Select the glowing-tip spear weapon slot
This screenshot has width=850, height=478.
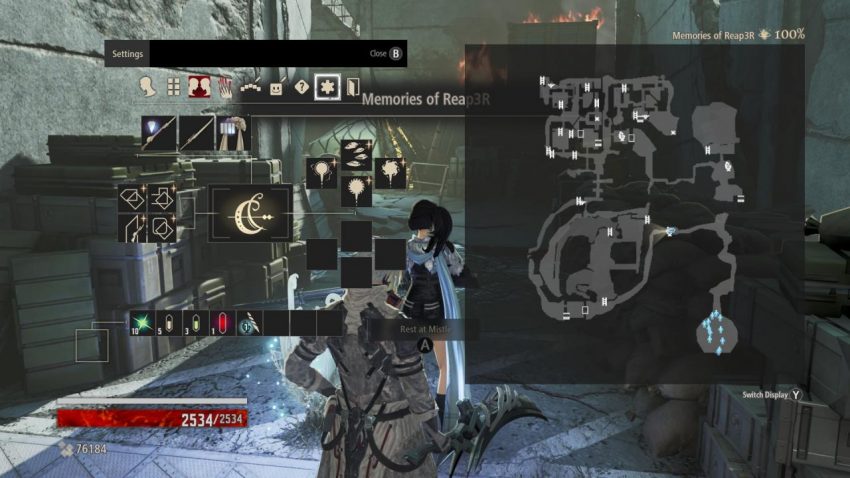(x=159, y=133)
